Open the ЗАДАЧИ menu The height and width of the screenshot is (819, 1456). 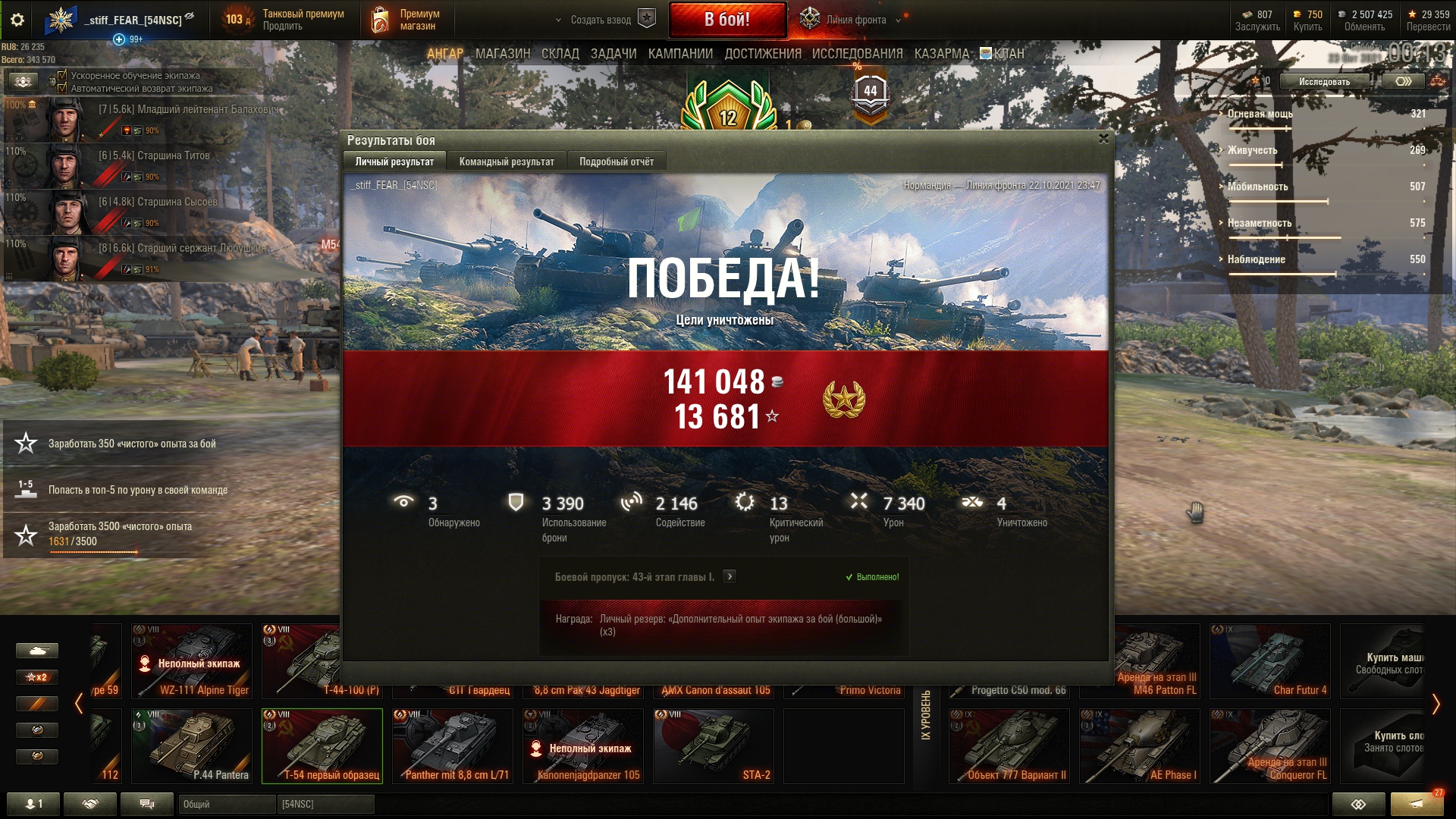[x=613, y=54]
